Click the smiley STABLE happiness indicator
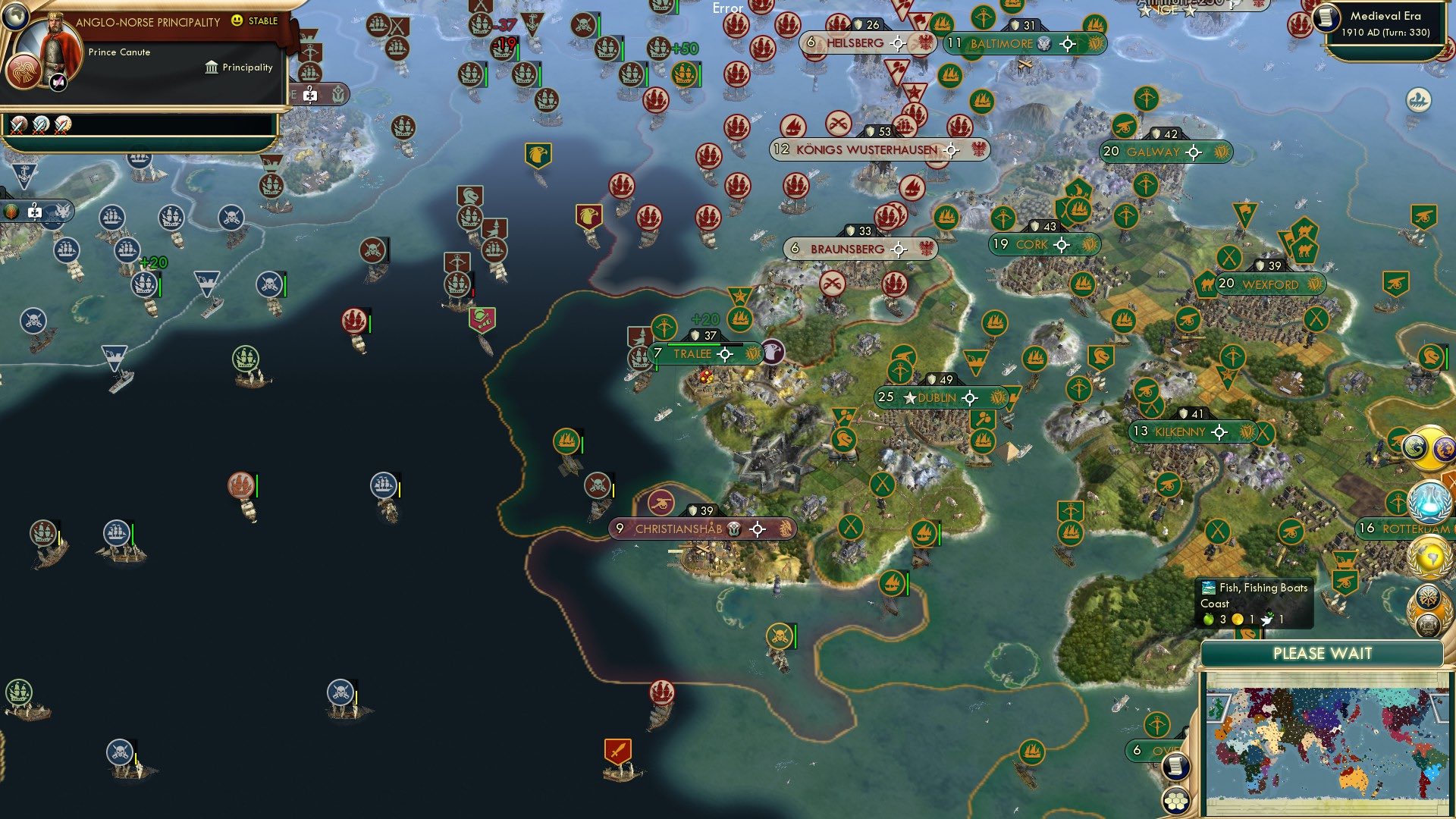 (x=237, y=21)
